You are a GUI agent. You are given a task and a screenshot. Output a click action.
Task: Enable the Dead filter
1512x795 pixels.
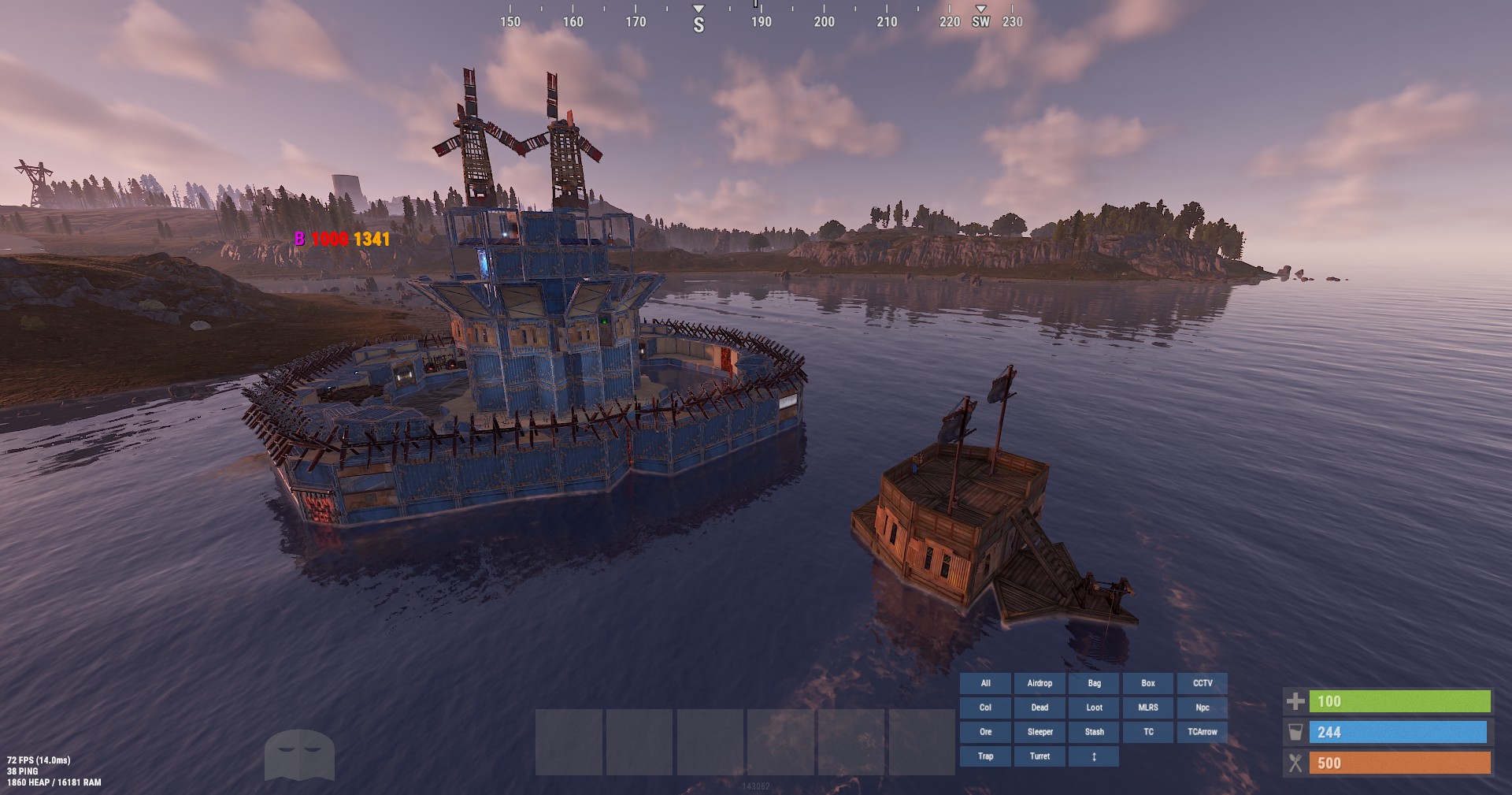coord(1039,708)
